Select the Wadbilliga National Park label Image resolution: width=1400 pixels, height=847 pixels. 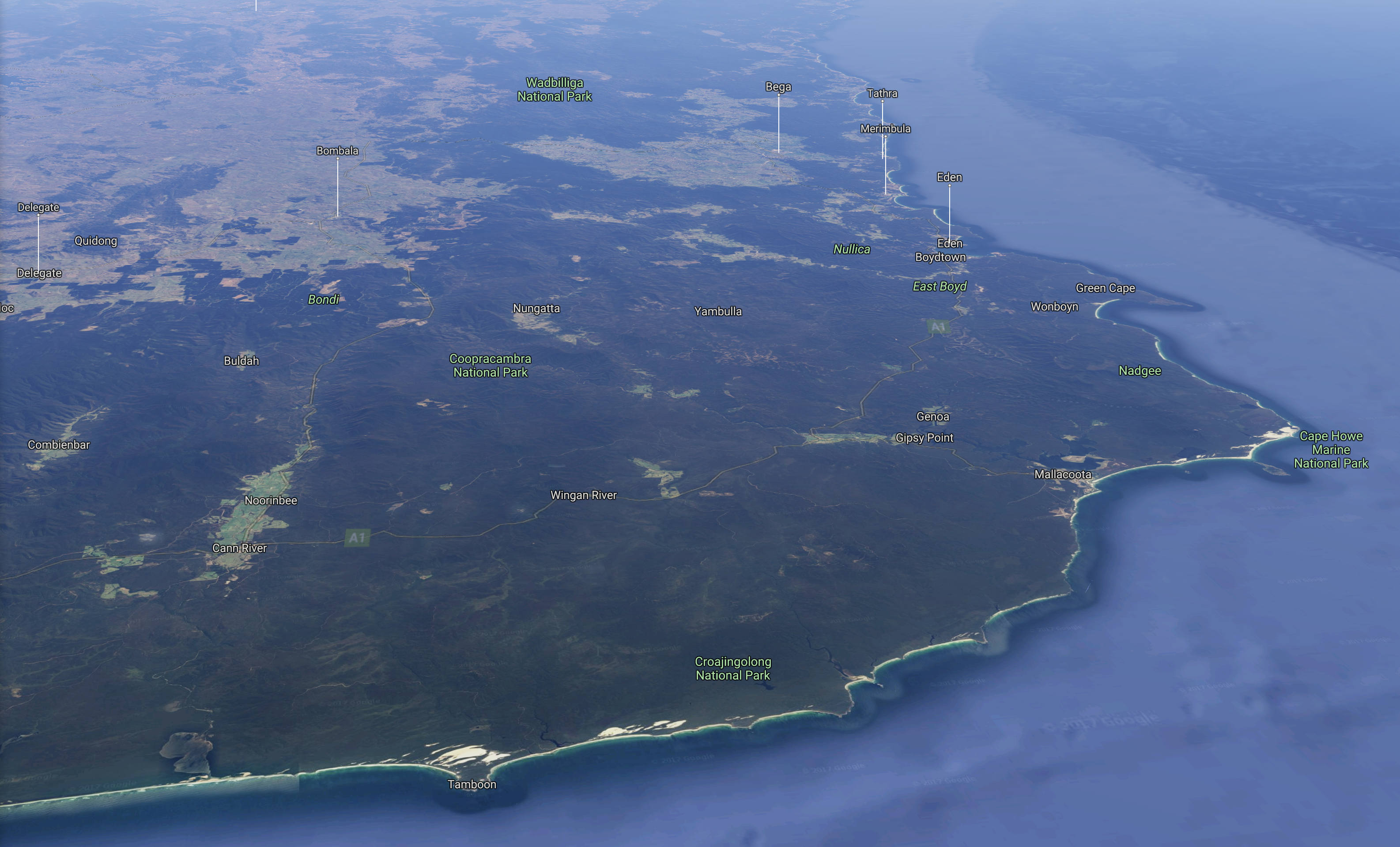click(x=555, y=90)
